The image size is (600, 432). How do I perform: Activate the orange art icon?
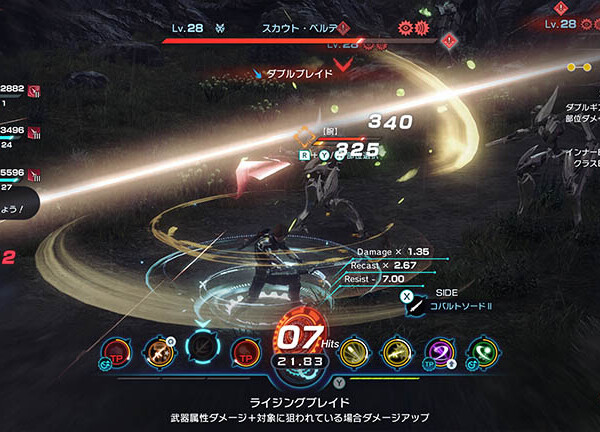(158, 350)
